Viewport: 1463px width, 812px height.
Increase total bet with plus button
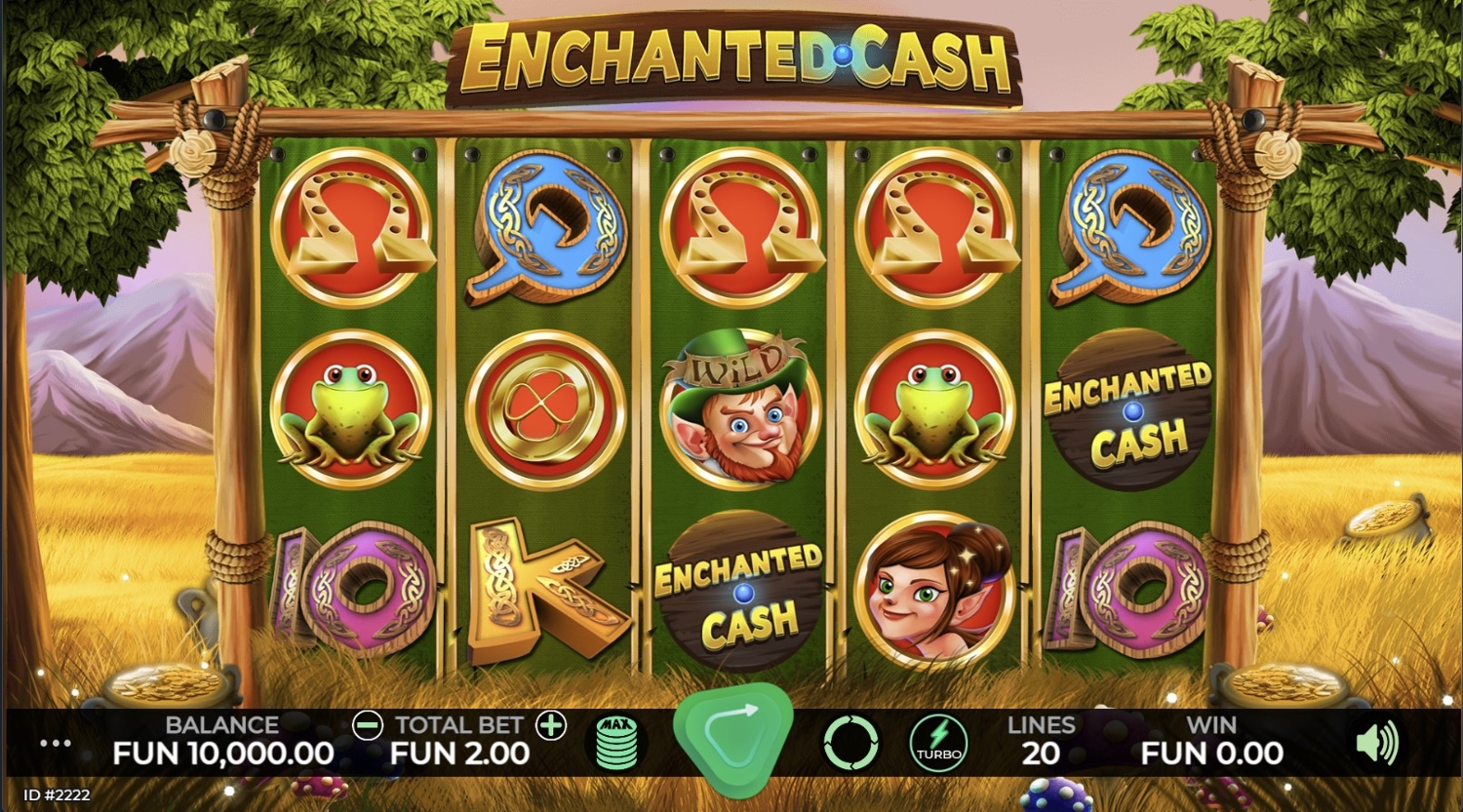tap(551, 725)
